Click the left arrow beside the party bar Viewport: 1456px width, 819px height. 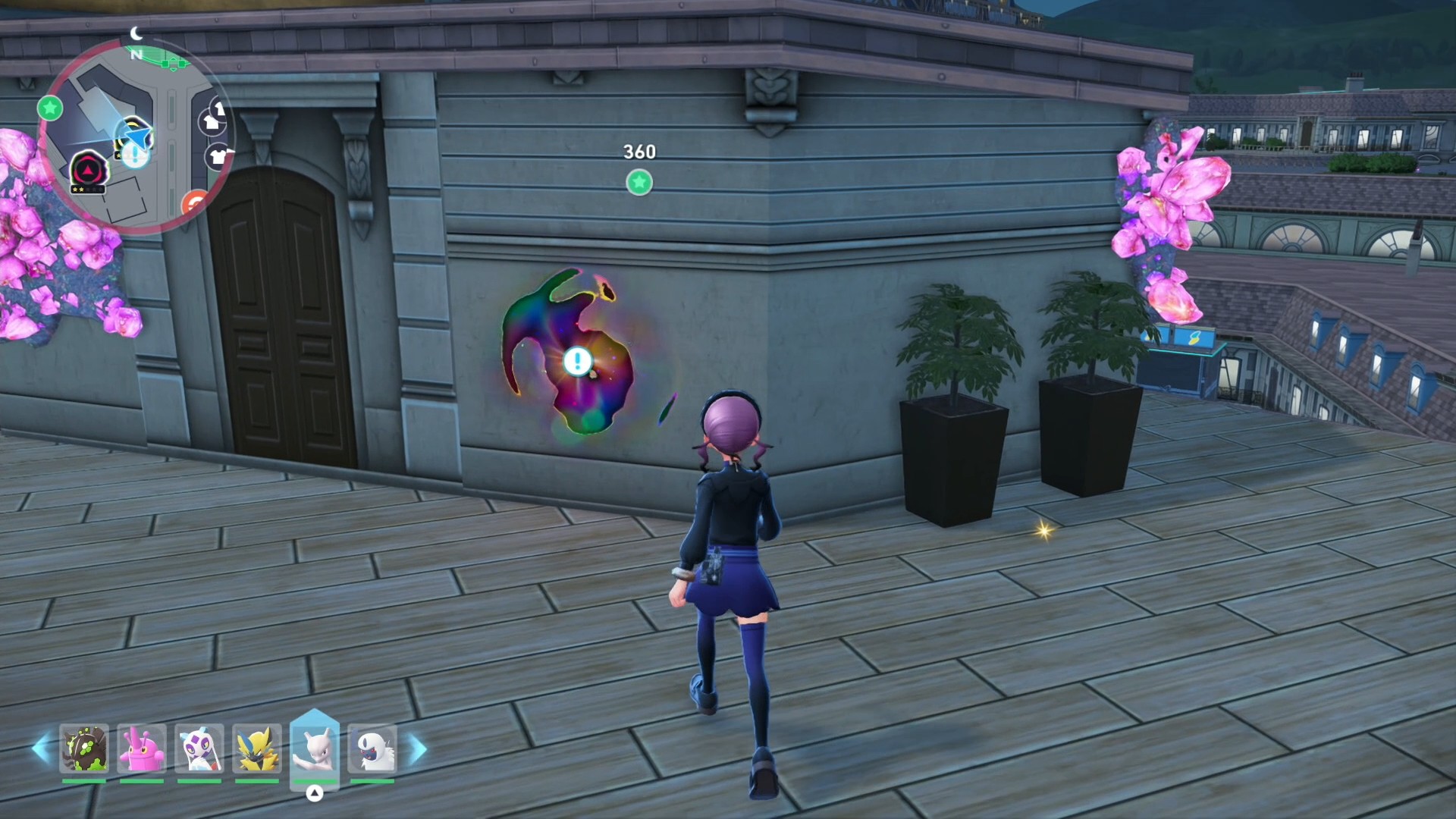point(41,749)
